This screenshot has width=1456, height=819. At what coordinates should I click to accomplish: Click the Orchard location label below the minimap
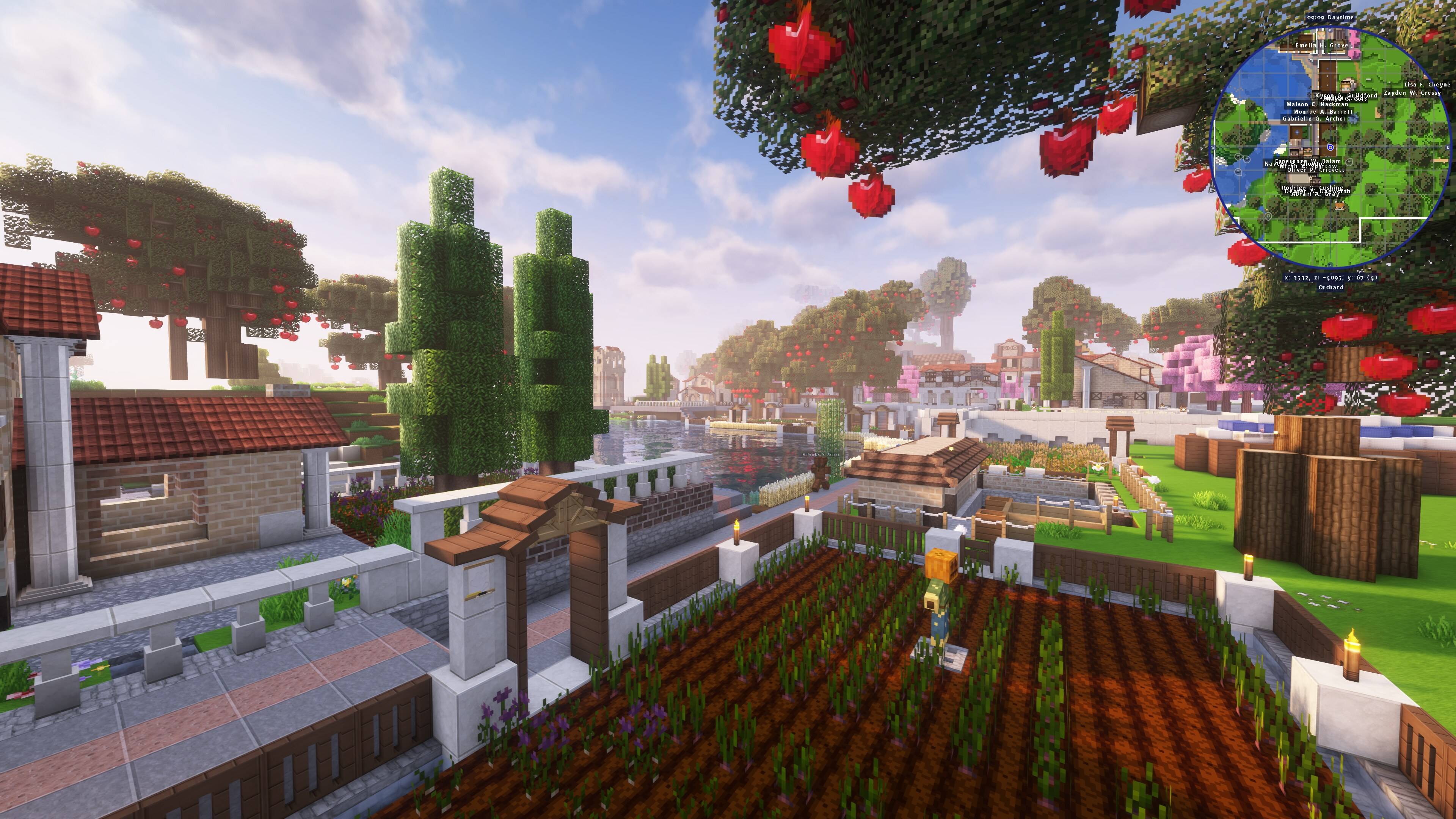(x=1330, y=288)
